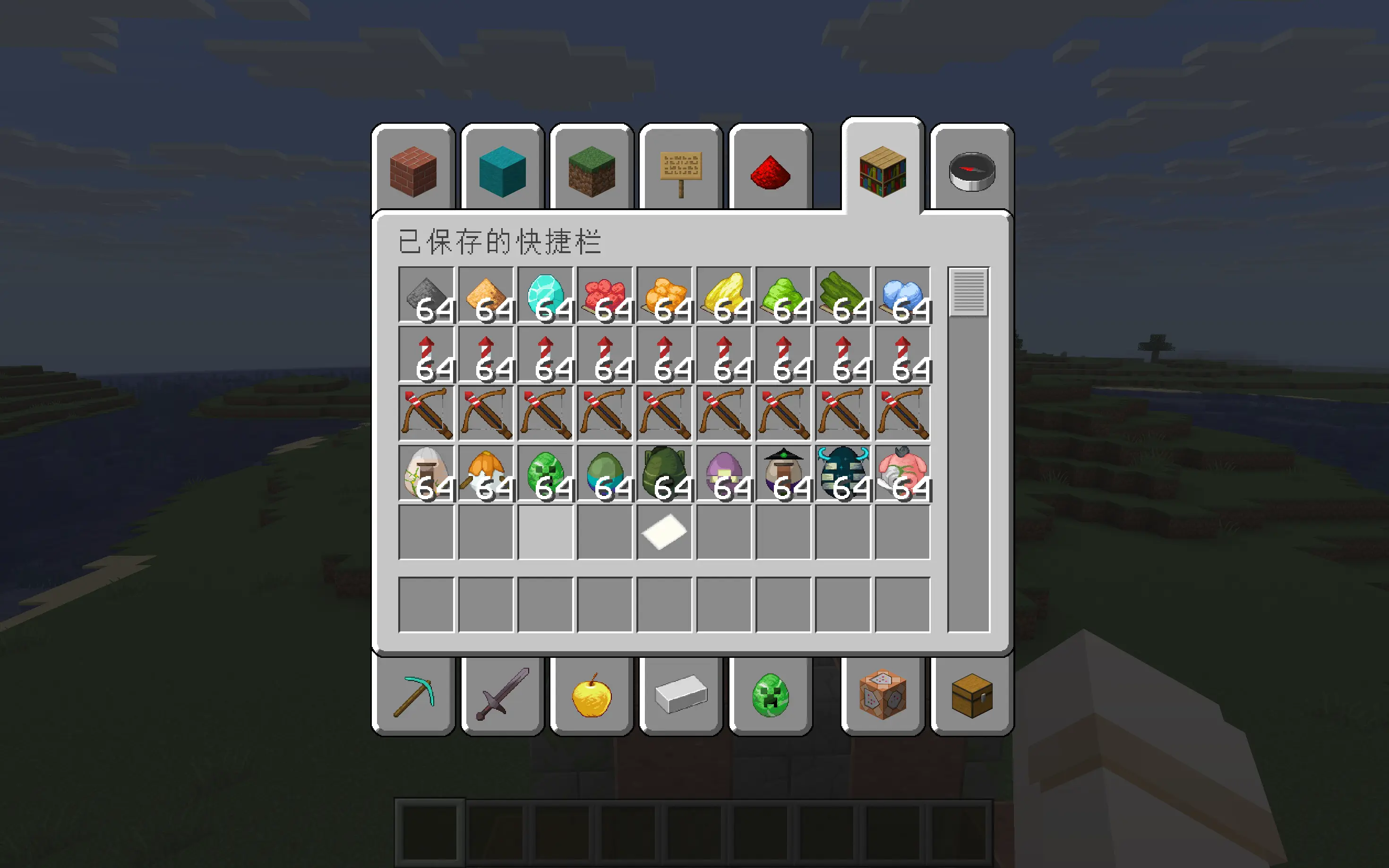Open the command block operator tab
Image resolution: width=1389 pixels, height=868 pixels.
[x=883, y=696]
